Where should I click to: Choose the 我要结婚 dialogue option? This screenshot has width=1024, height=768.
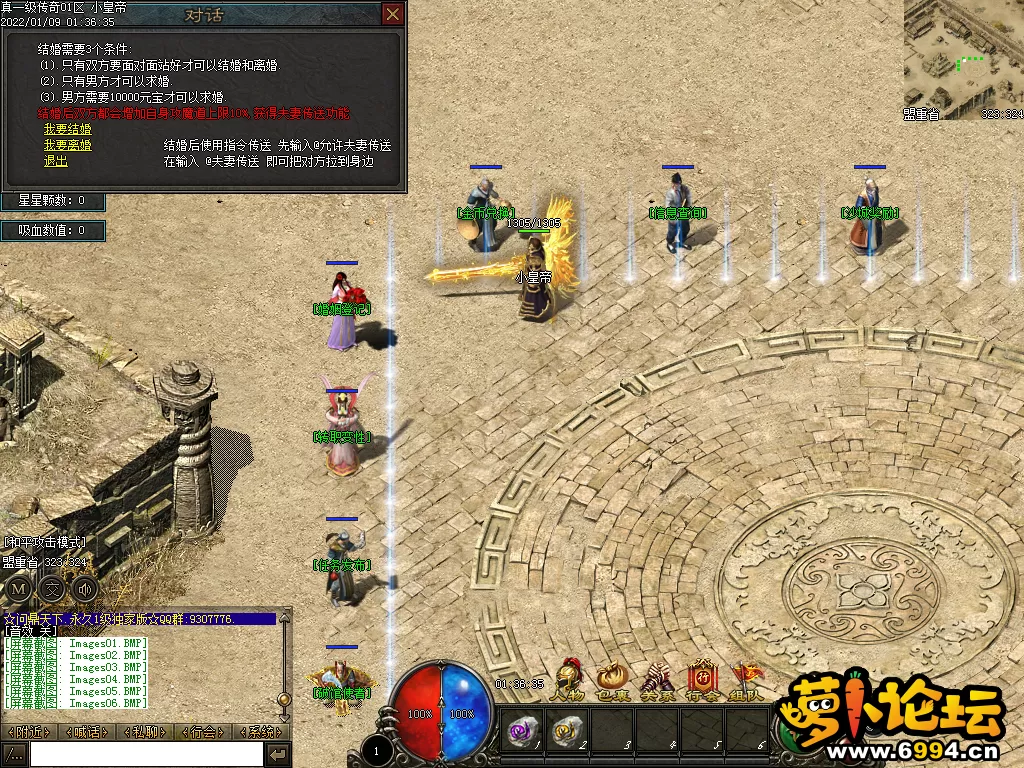click(67, 130)
